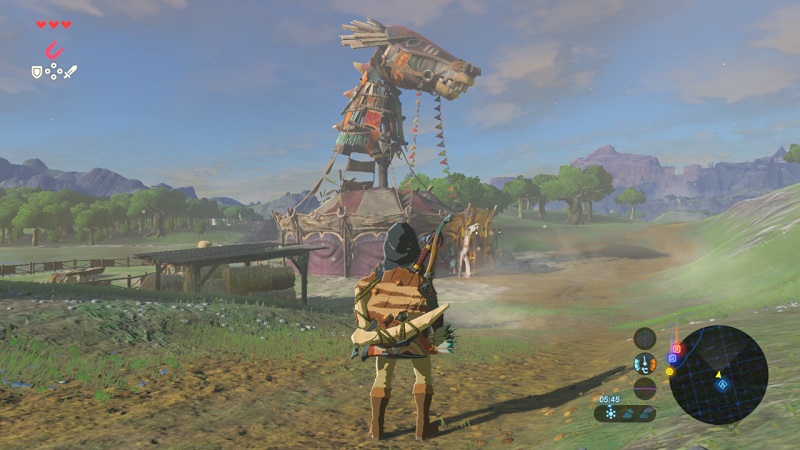The width and height of the screenshot is (800, 450).
Task: Choose the sword quick-select icon
Action: click(x=71, y=71)
